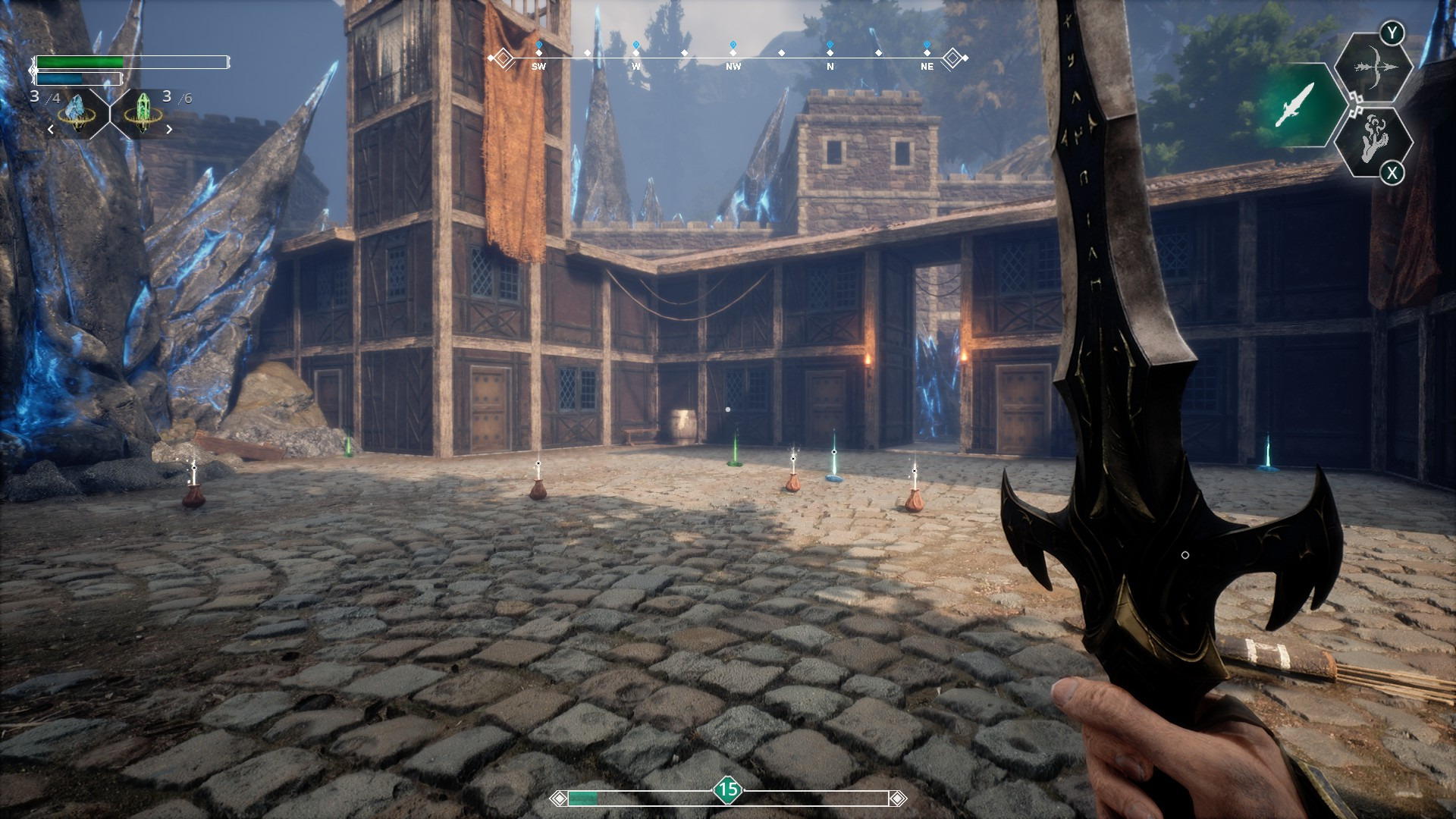
Task: Activate the magic hand spell icon
Action: coord(1373,140)
